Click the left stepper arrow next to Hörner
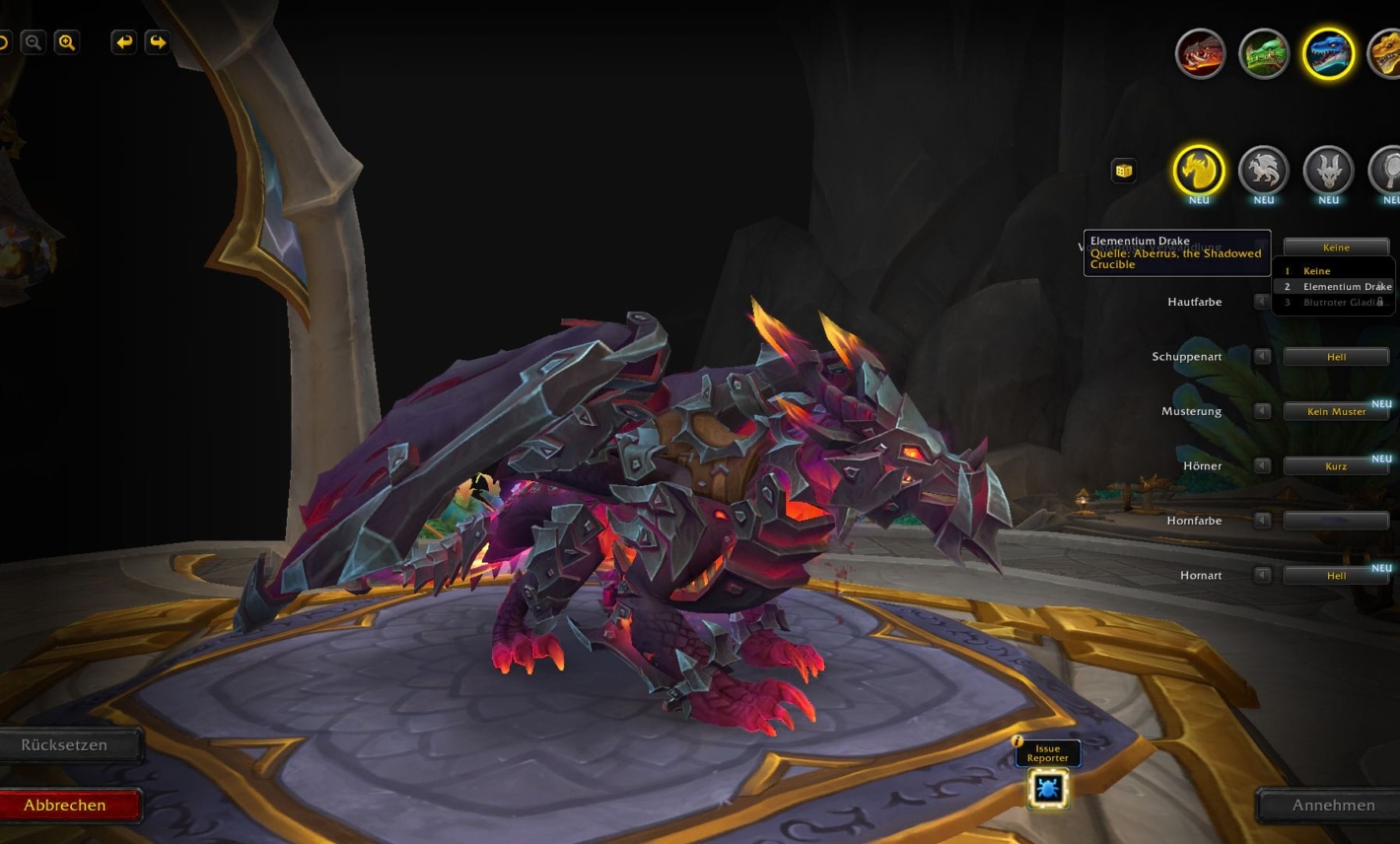 click(x=1262, y=465)
